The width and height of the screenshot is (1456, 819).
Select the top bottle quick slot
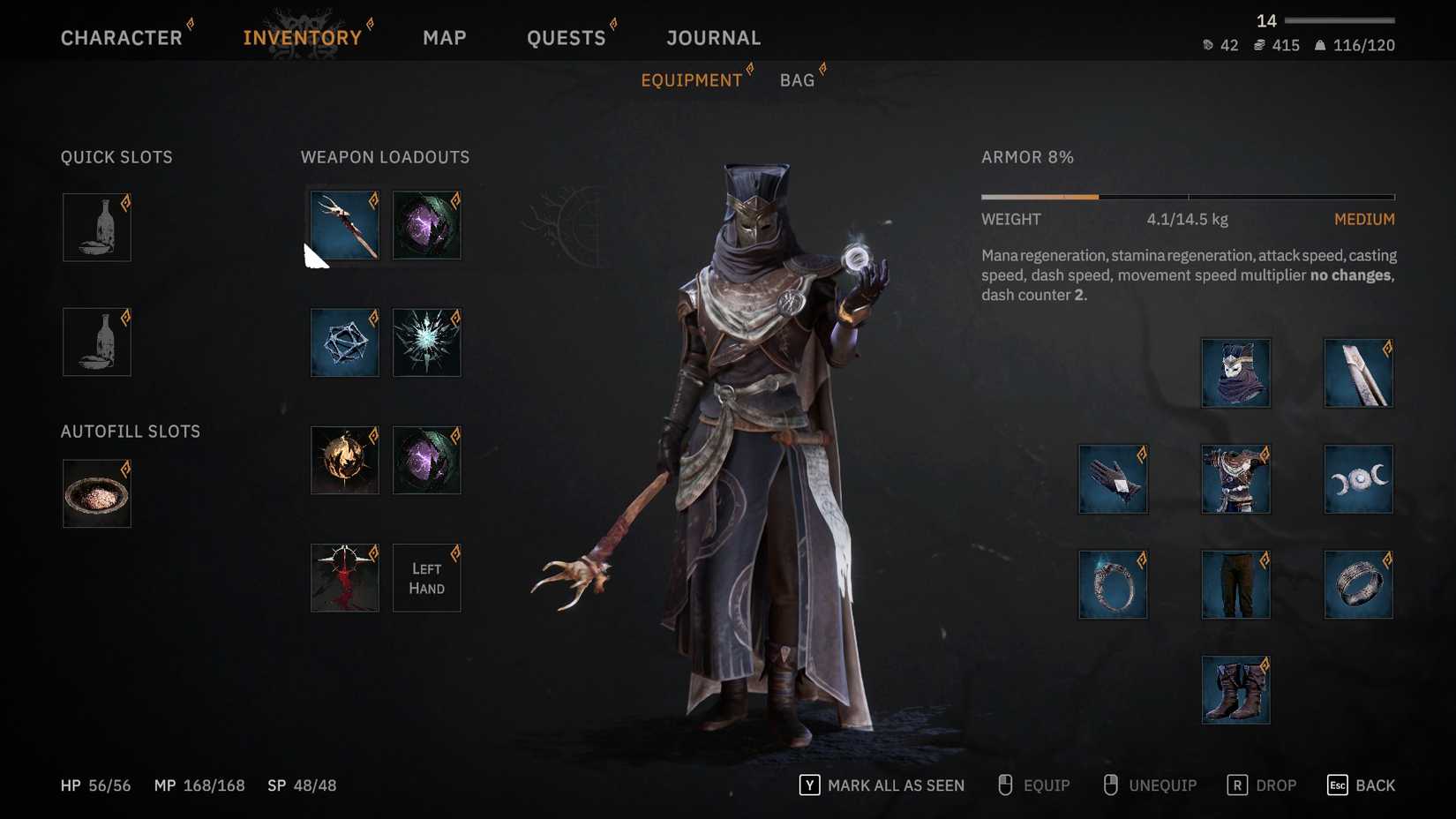click(96, 227)
